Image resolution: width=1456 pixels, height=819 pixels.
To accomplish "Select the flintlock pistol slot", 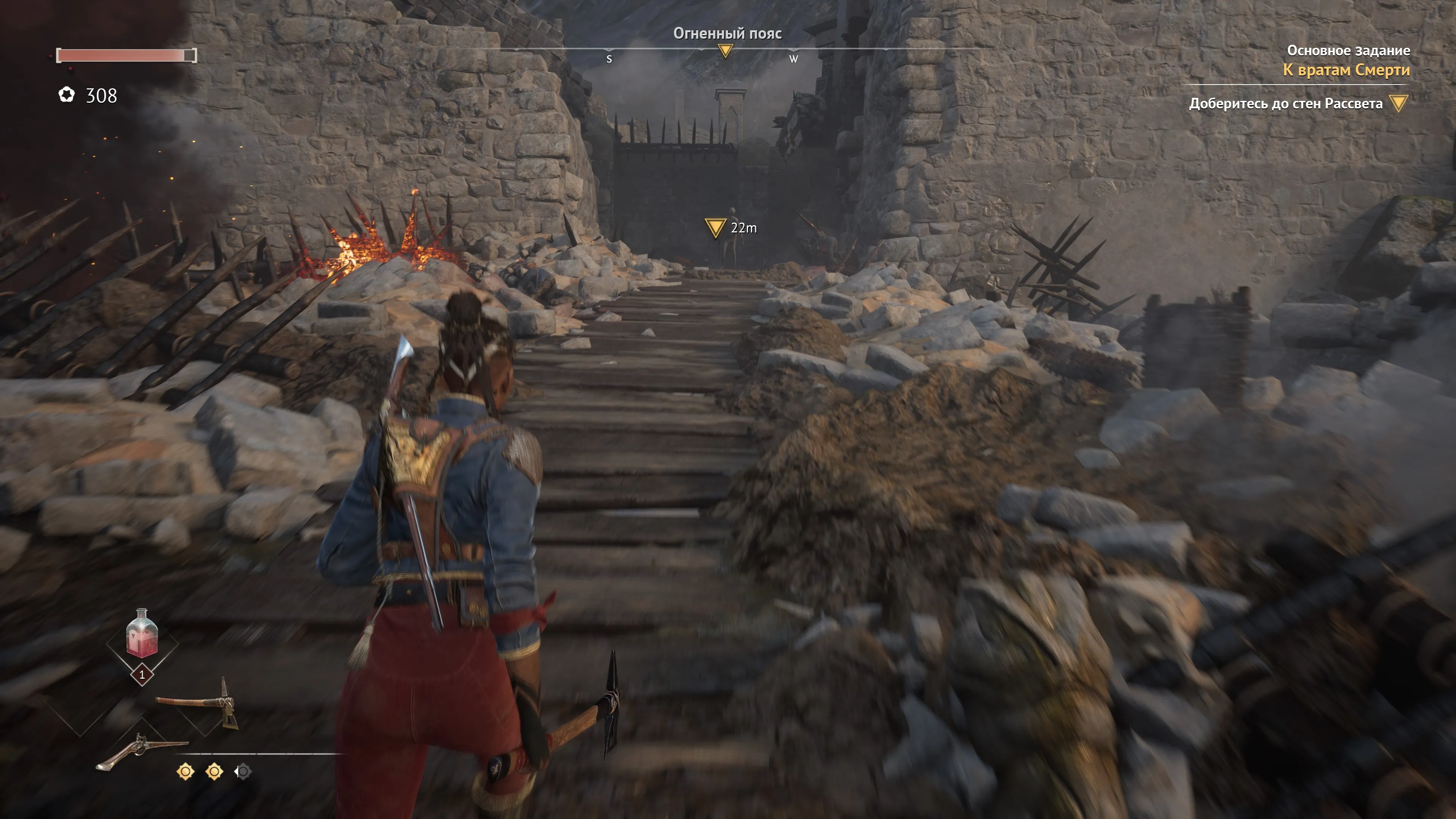I will (x=141, y=750).
